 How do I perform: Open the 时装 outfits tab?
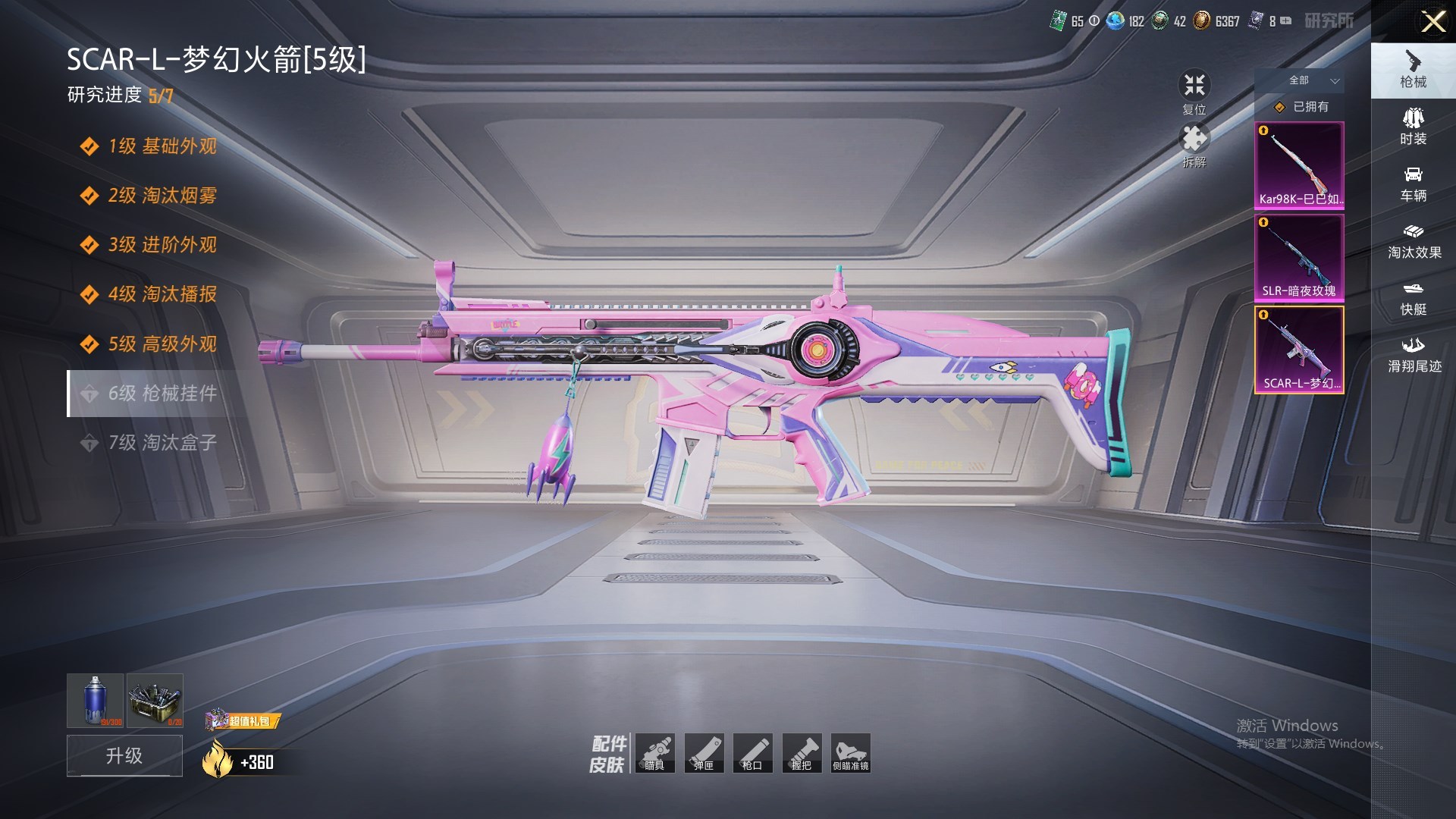pyautogui.click(x=1413, y=127)
